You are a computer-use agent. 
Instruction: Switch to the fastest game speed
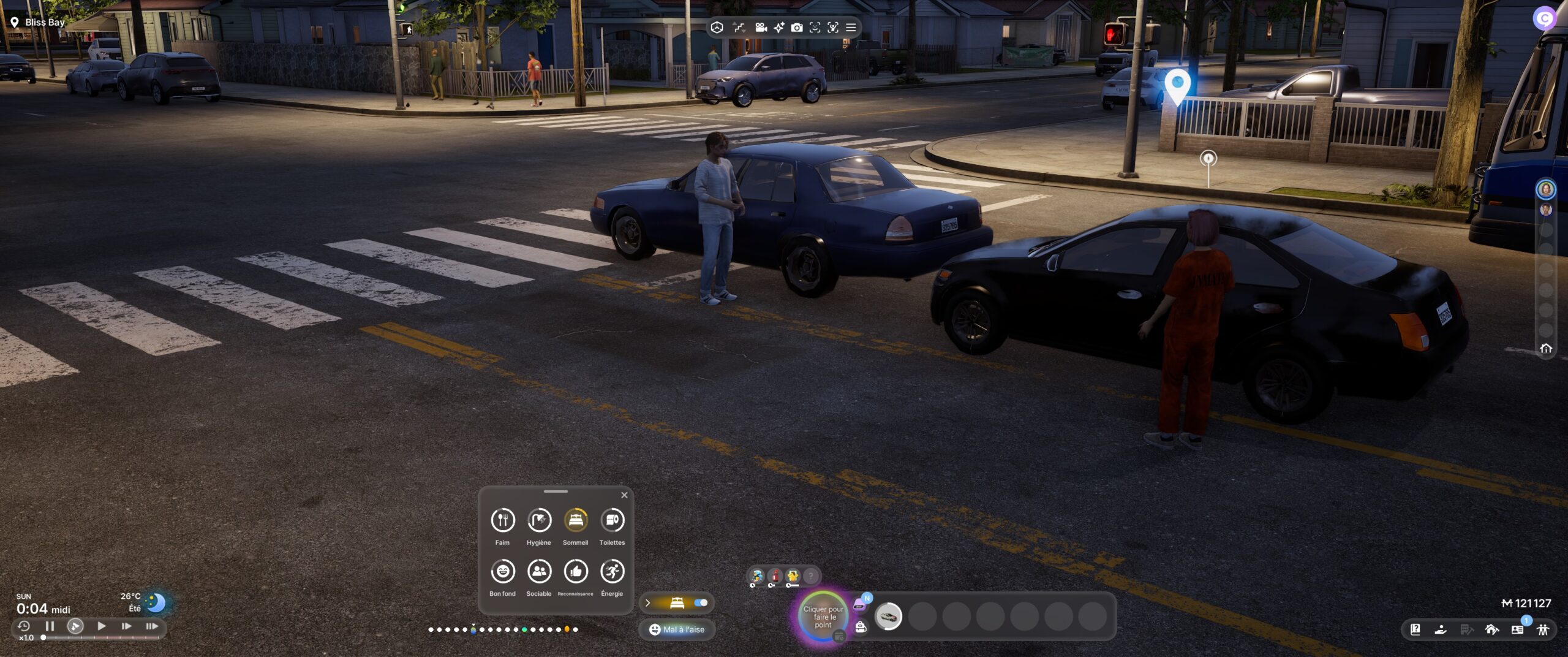[151, 626]
